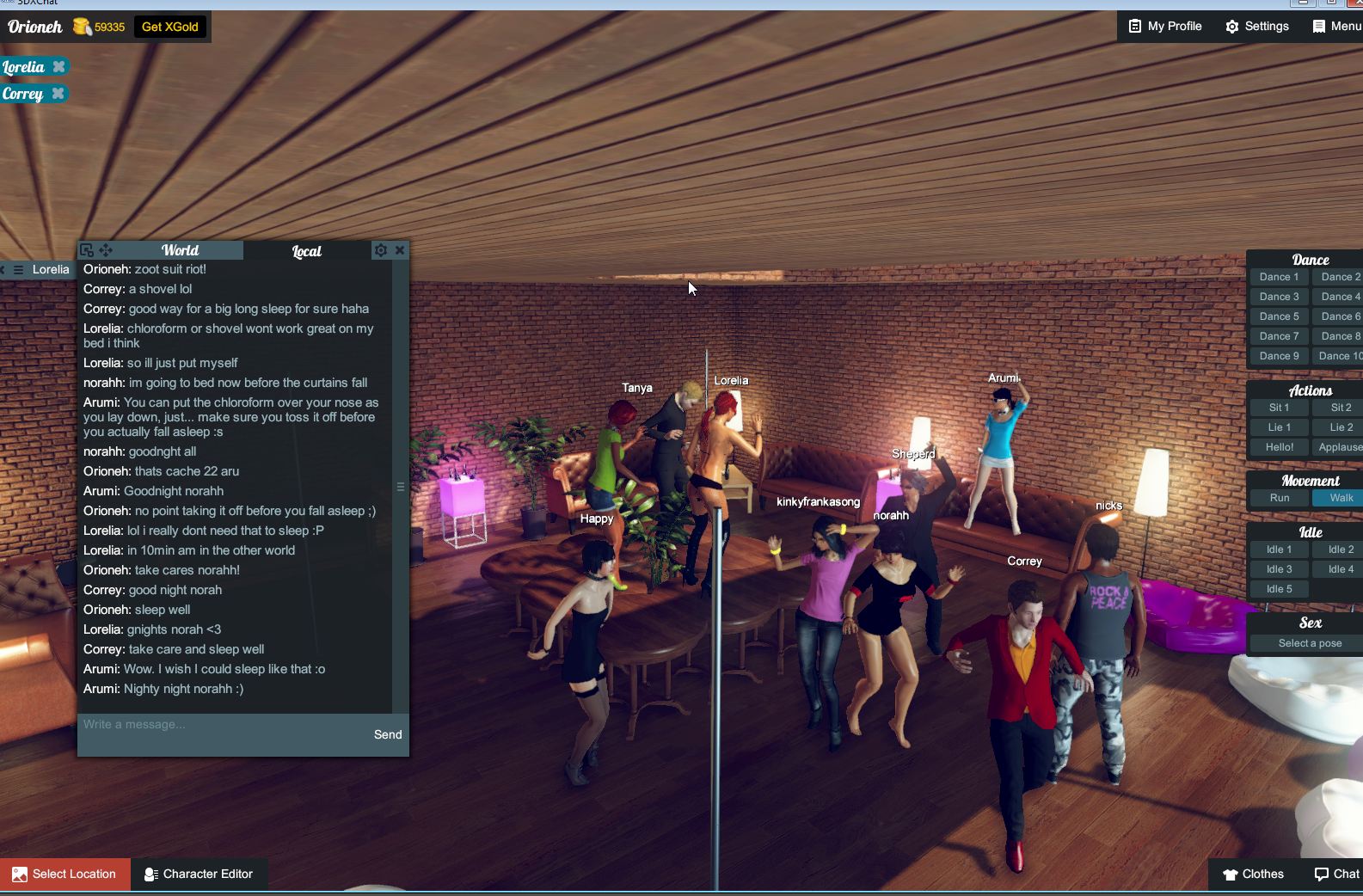Viewport: 1363px width, 896px height.
Task: Open Settings from the top bar
Action: [x=1256, y=26]
